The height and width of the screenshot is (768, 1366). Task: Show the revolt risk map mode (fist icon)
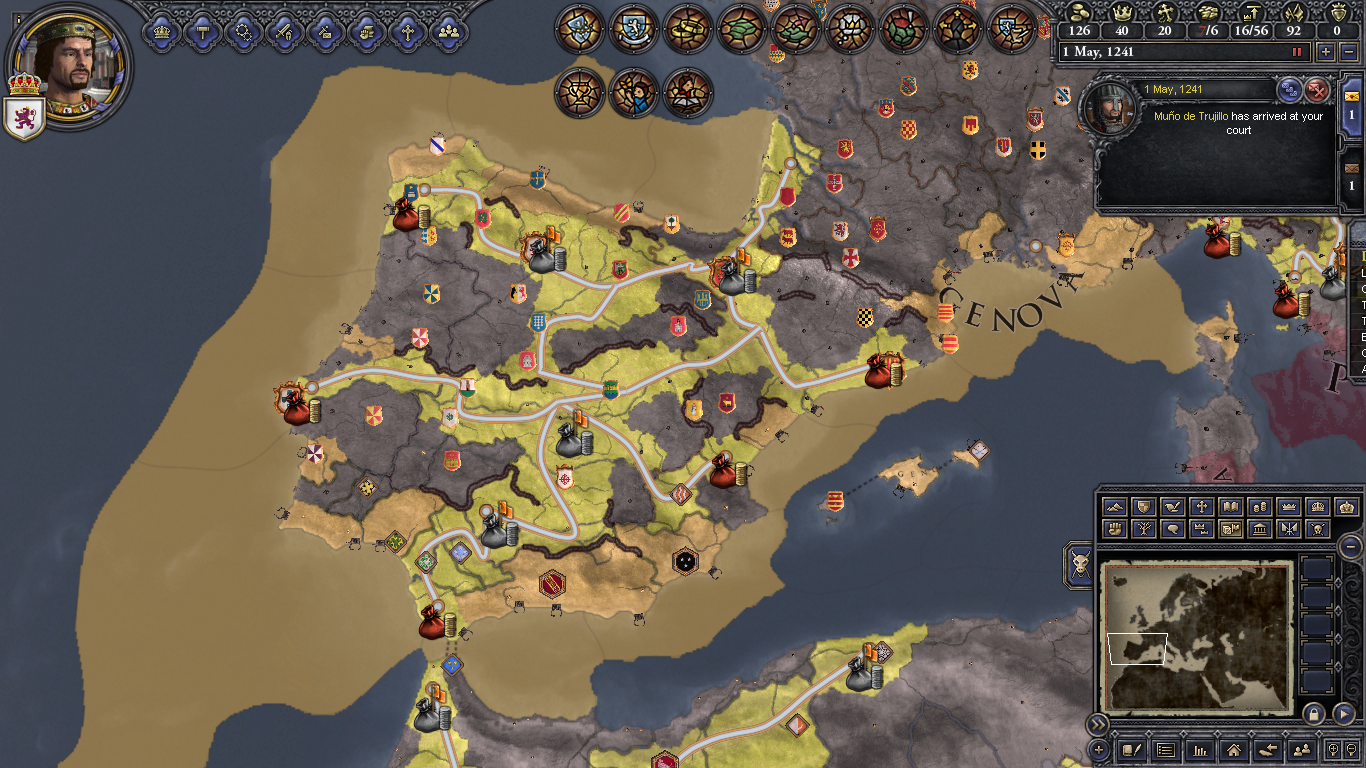click(x=1113, y=528)
